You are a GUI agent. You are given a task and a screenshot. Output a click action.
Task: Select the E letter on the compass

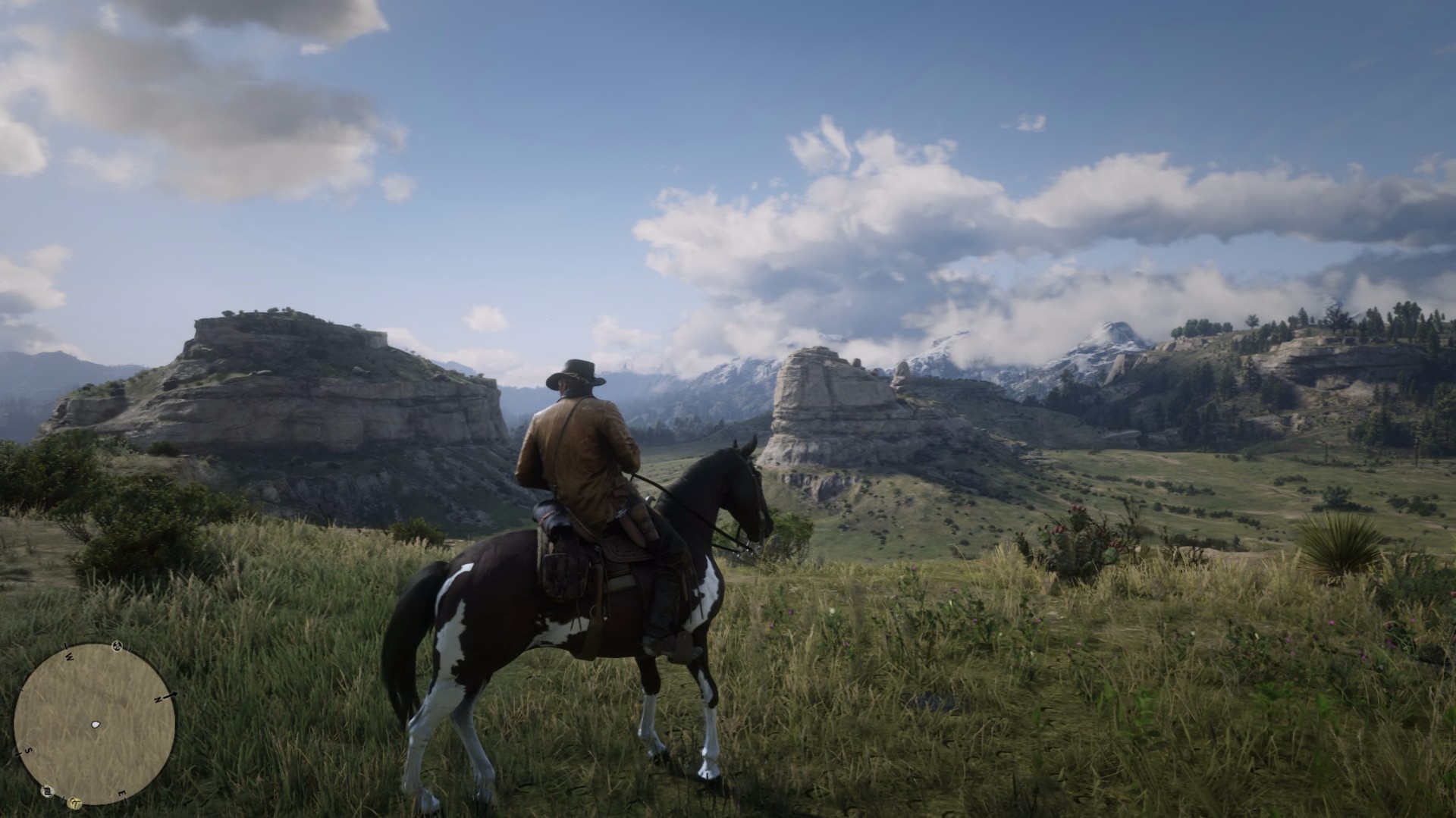click(122, 793)
